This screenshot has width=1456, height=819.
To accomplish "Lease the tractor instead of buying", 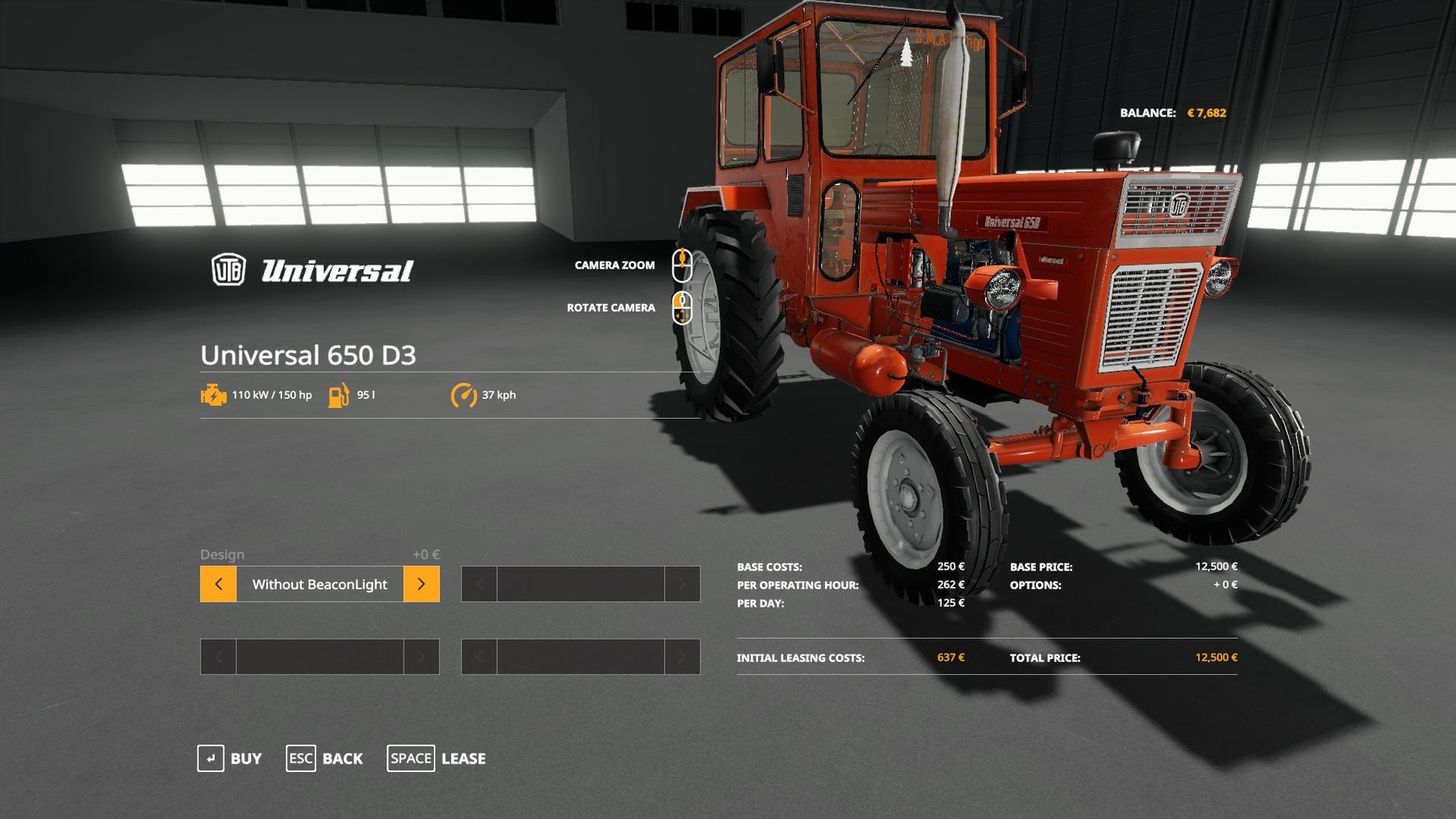I will (437, 758).
